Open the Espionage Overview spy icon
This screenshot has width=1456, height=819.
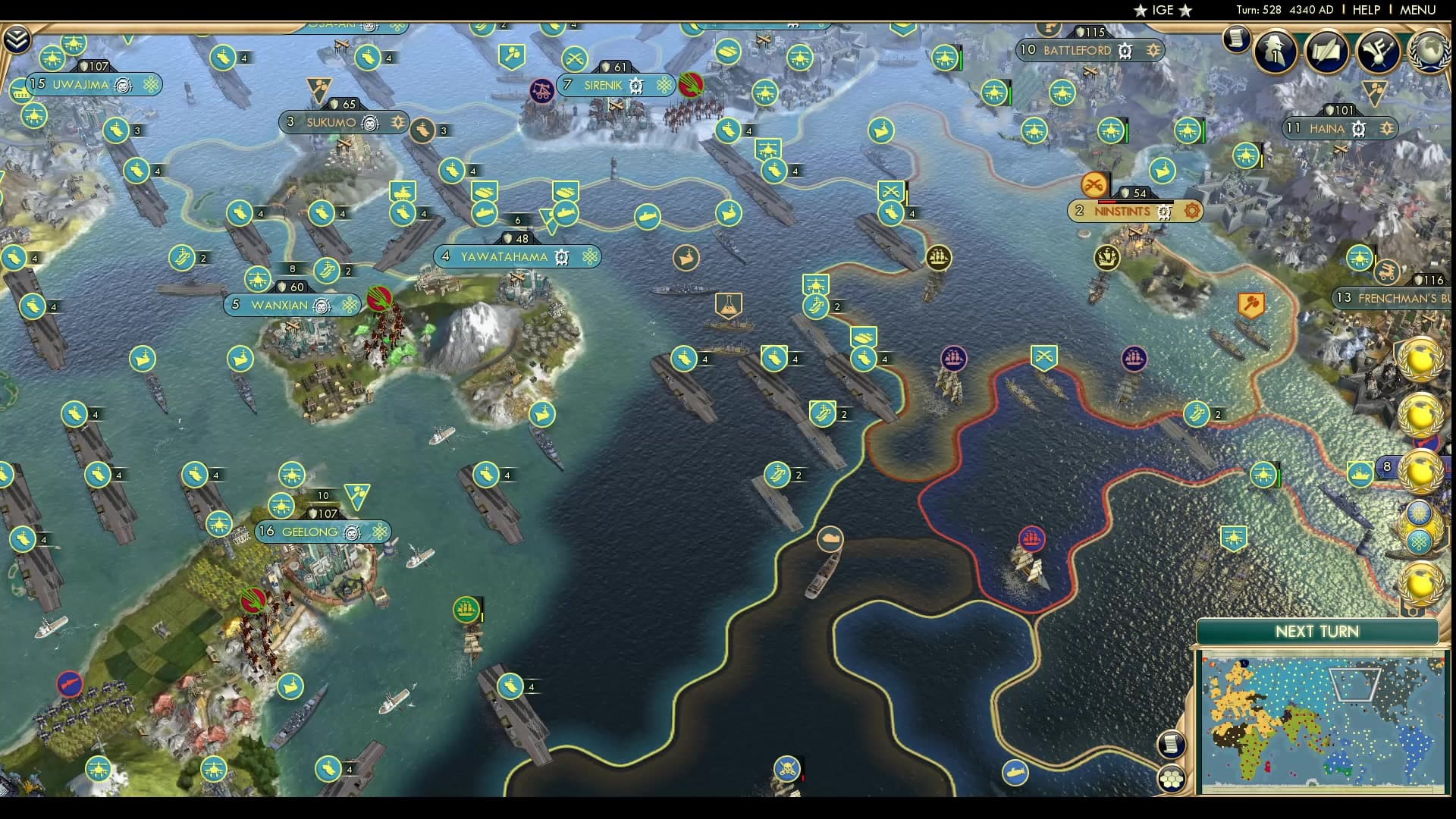(x=1276, y=52)
